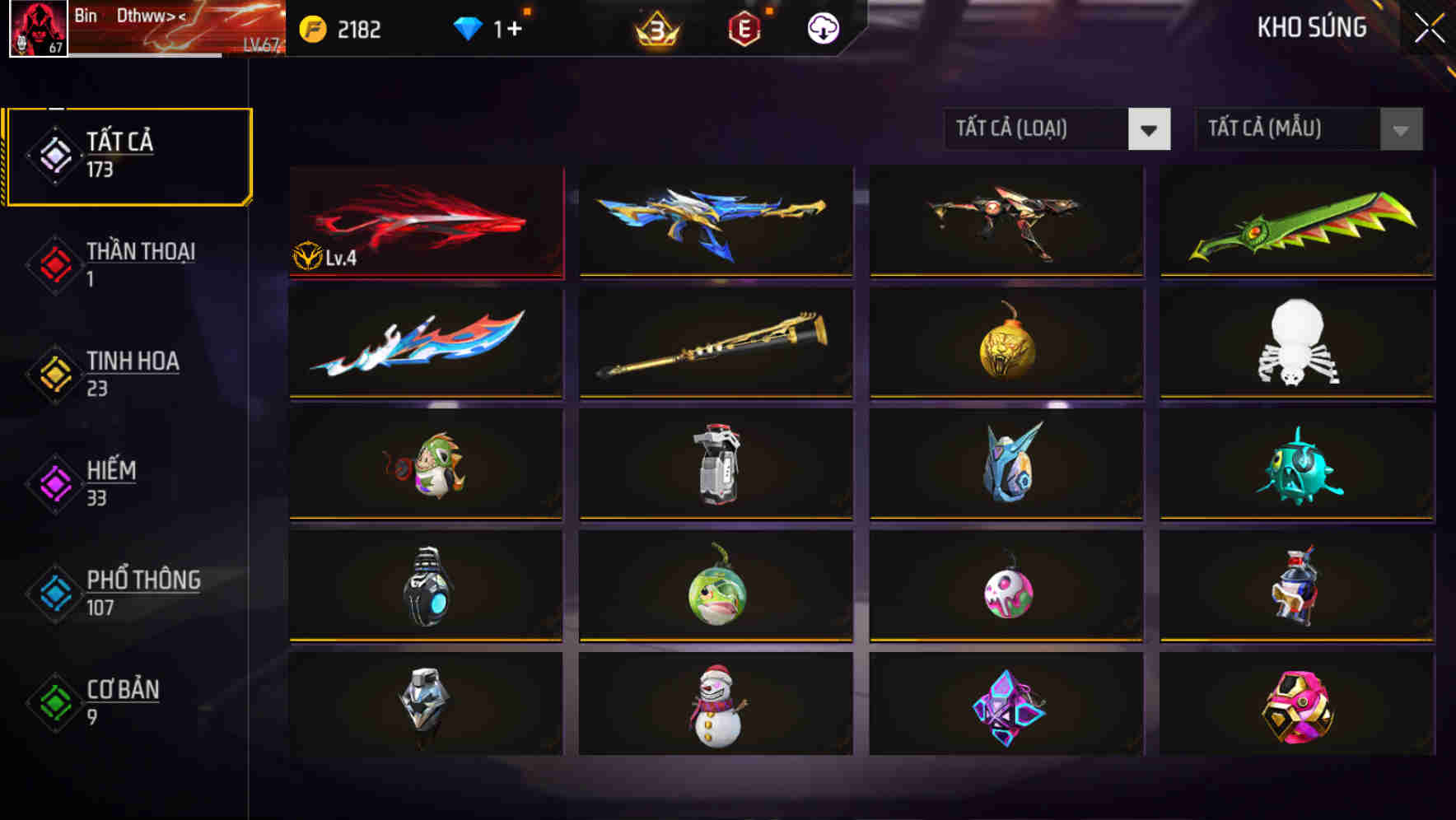Toggle to the THẦN THOẠI filter
This screenshot has width=1456, height=820.
pyautogui.click(x=138, y=263)
